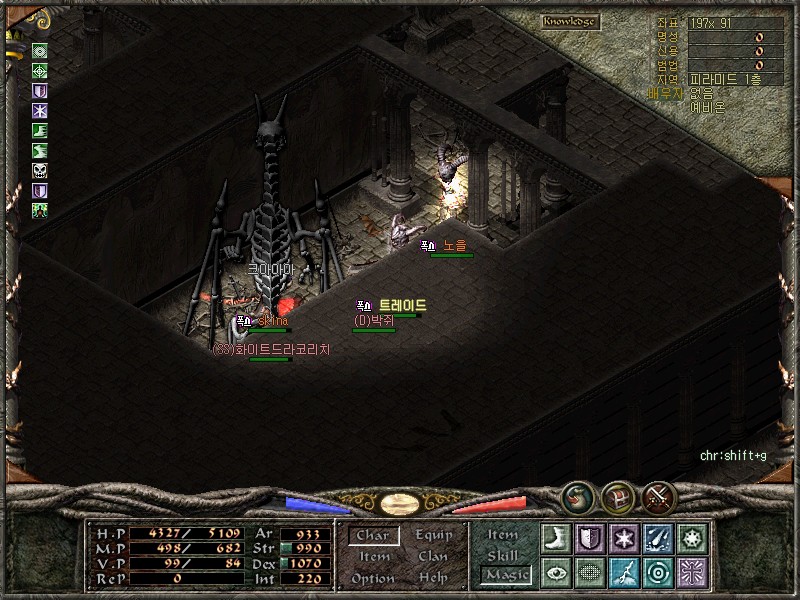Select the snowflake spell icon
Viewport: 800px width, 600px height.
coord(623,538)
